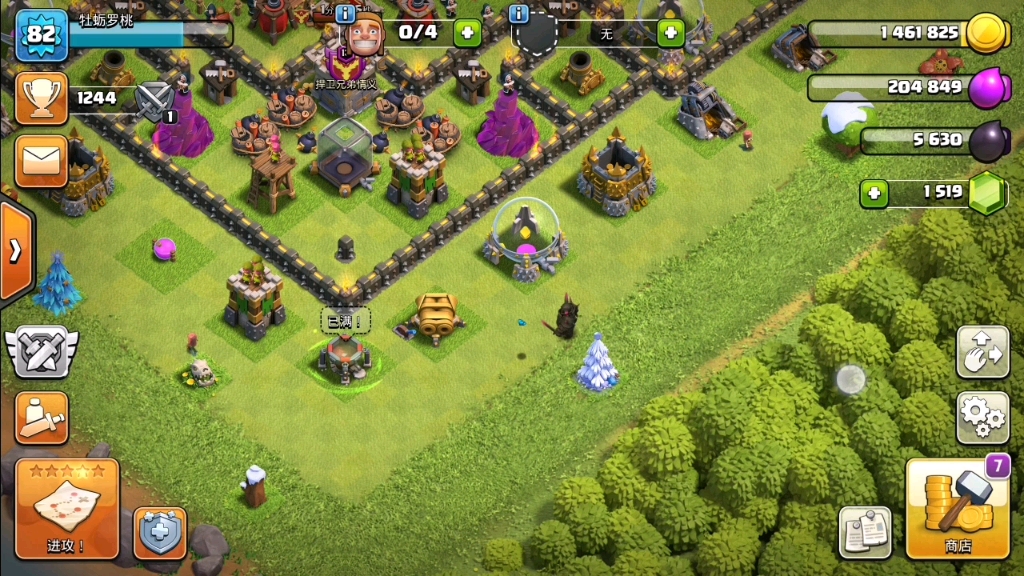Open the clan war crossed-swords shield
This screenshot has height=576, width=1024.
[41, 351]
